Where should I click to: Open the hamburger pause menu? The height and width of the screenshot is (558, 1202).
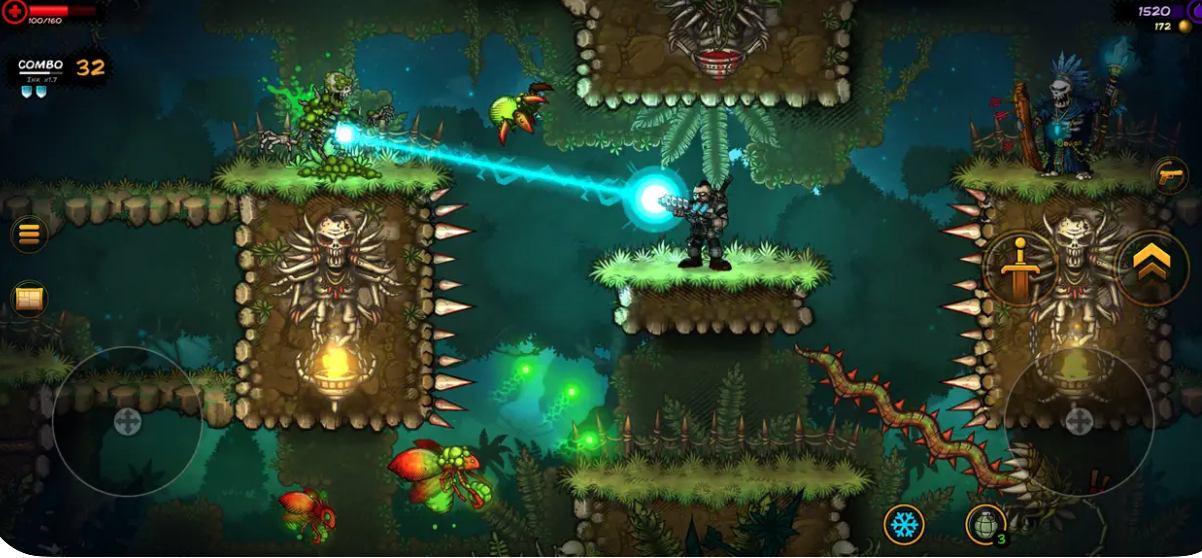click(x=28, y=235)
